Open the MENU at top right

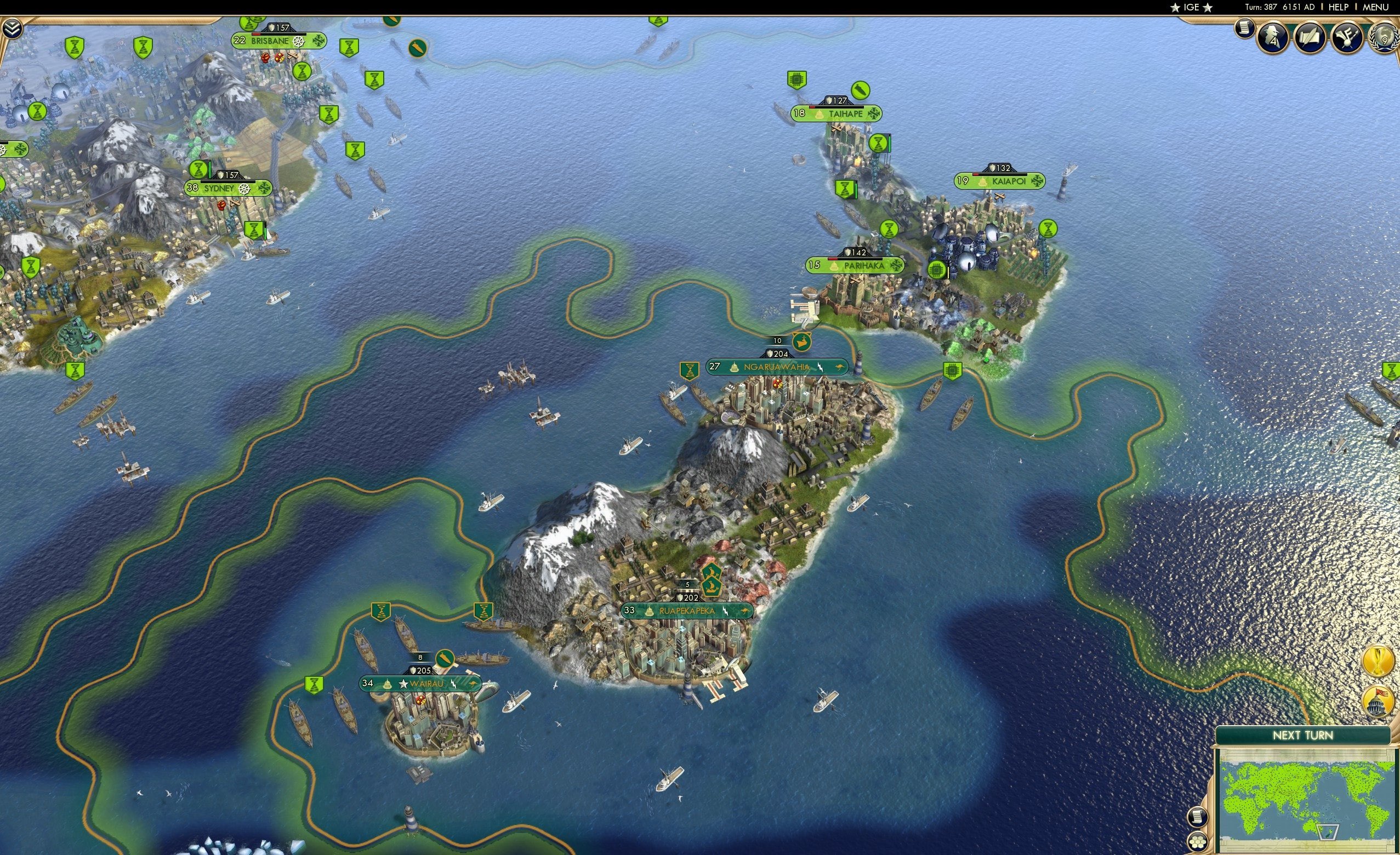click(x=1375, y=7)
